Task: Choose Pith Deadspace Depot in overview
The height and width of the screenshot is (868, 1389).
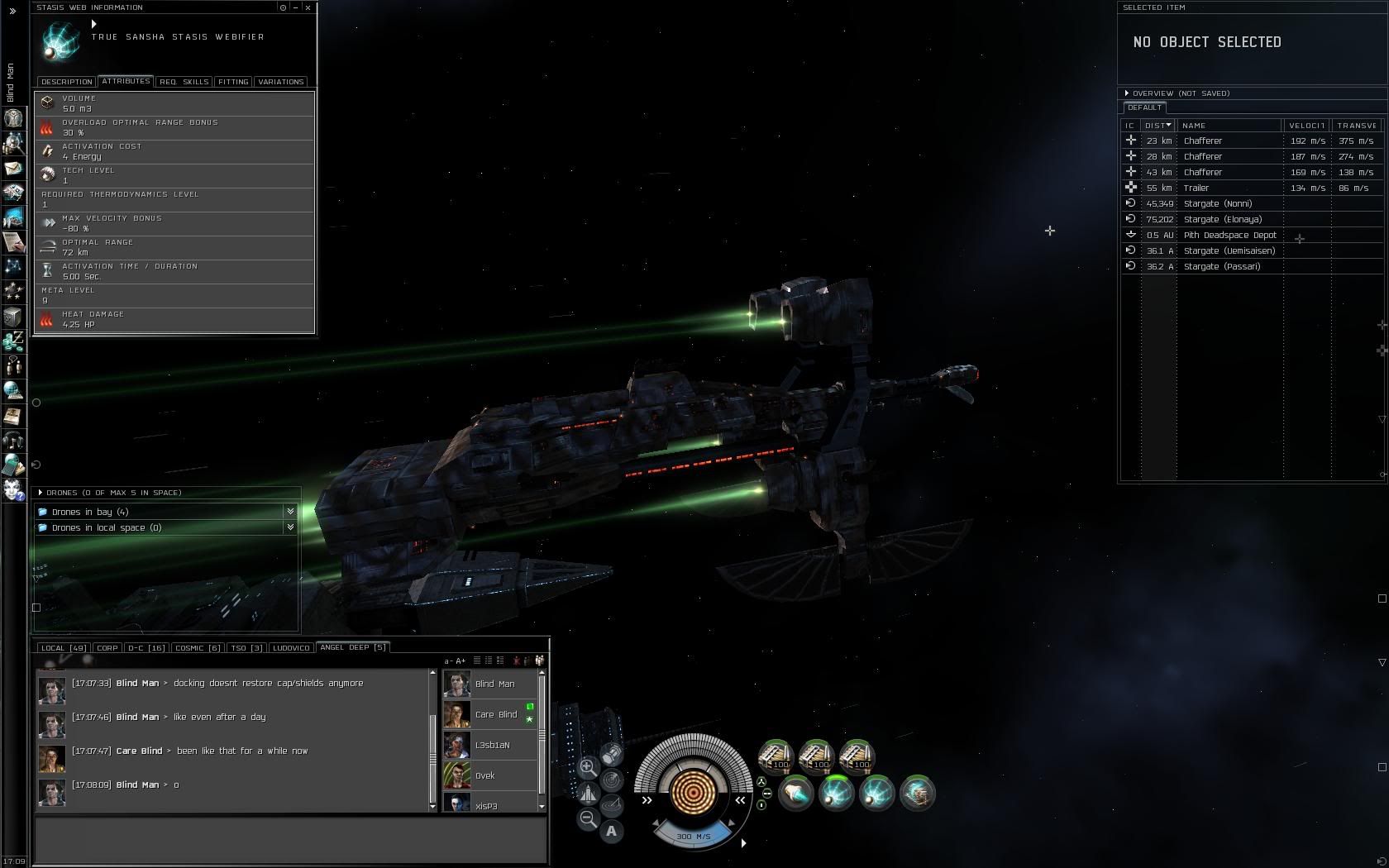Action: [1229, 236]
